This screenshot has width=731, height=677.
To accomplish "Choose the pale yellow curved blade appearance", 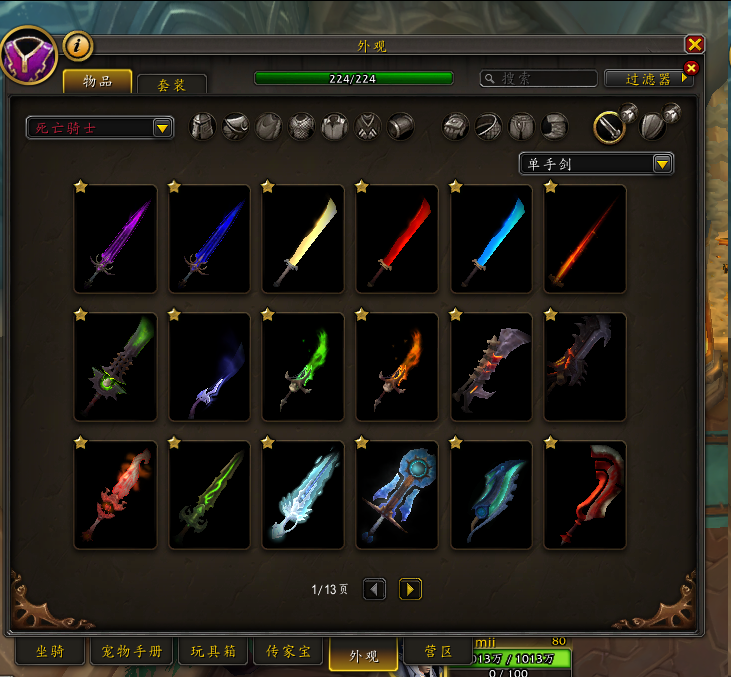I will [303, 240].
